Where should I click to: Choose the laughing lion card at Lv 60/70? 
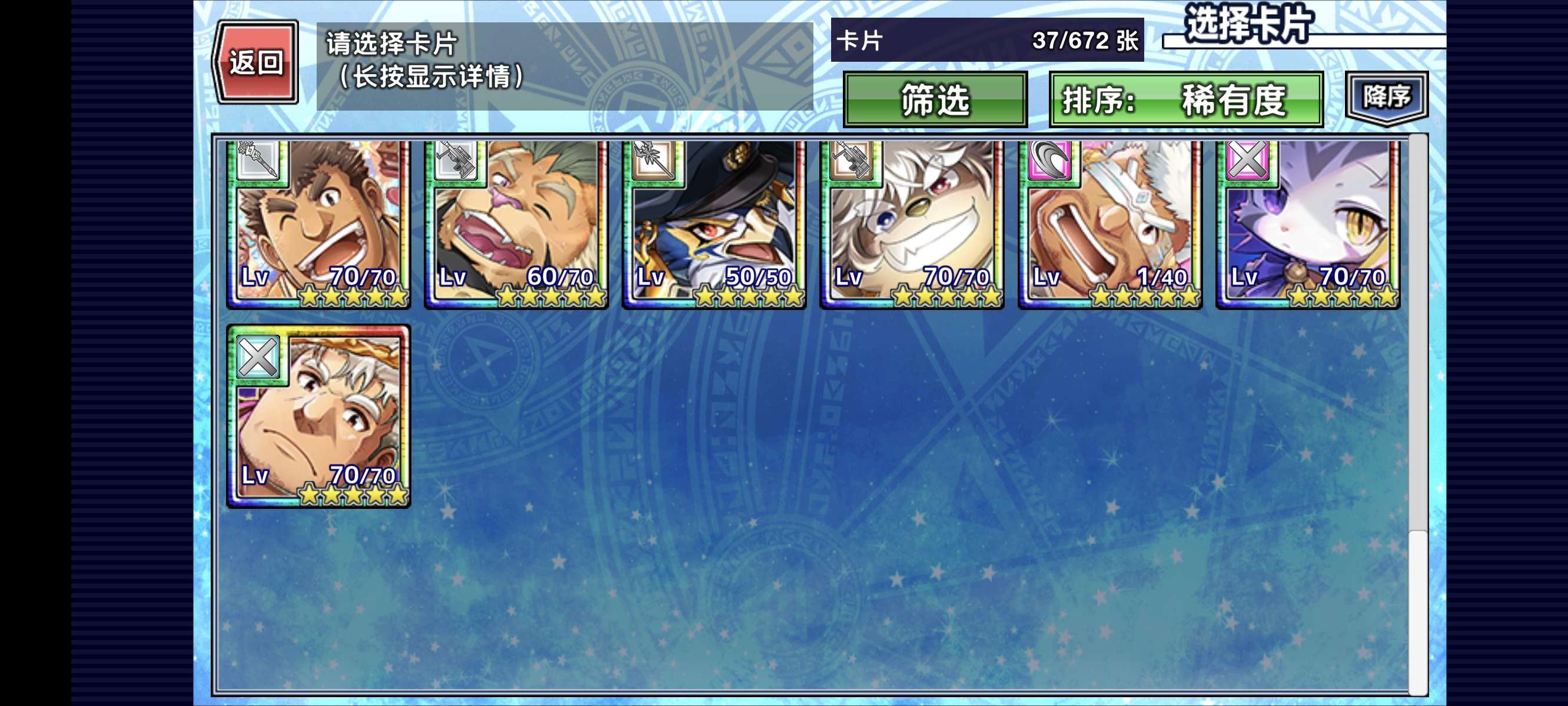tap(516, 224)
